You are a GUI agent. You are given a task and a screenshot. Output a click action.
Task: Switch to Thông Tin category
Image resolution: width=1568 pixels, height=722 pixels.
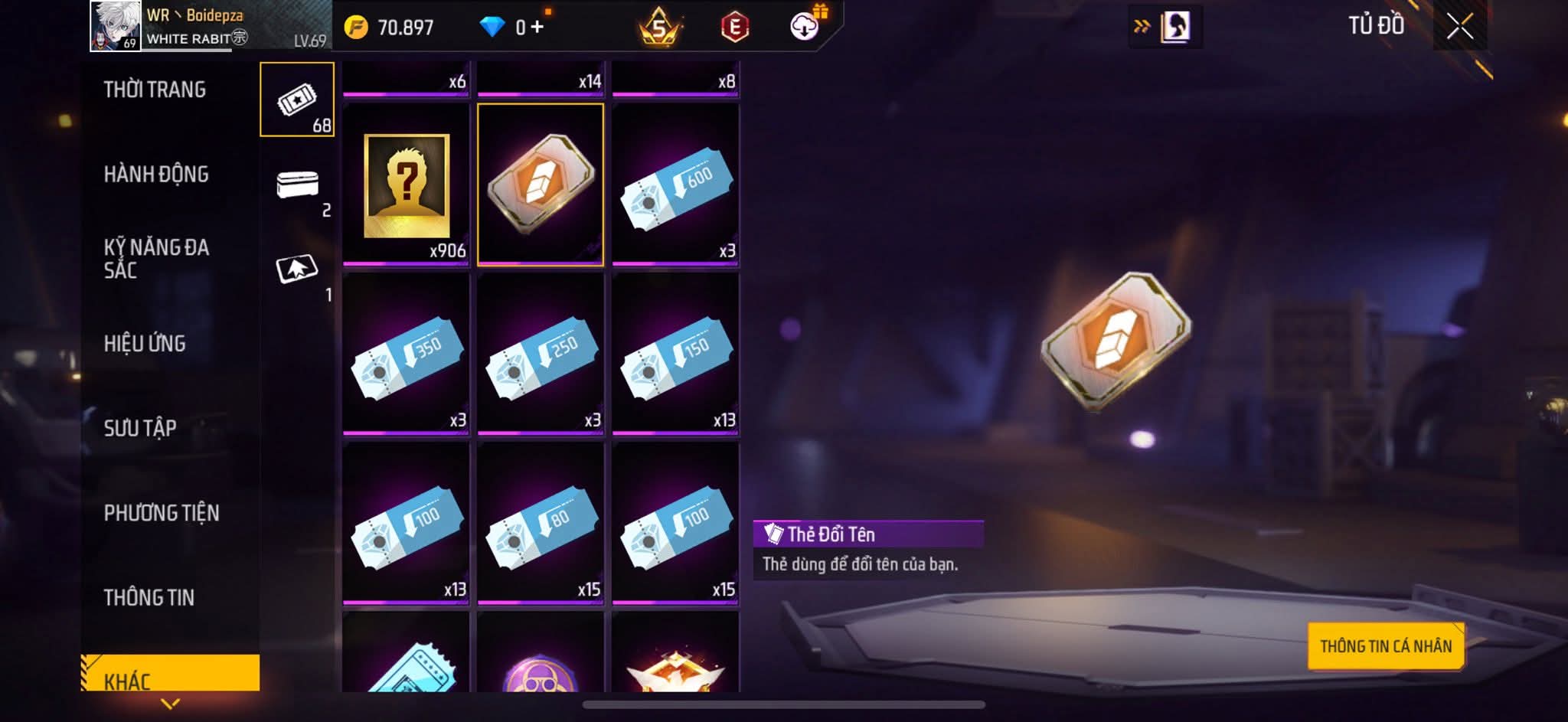(149, 597)
